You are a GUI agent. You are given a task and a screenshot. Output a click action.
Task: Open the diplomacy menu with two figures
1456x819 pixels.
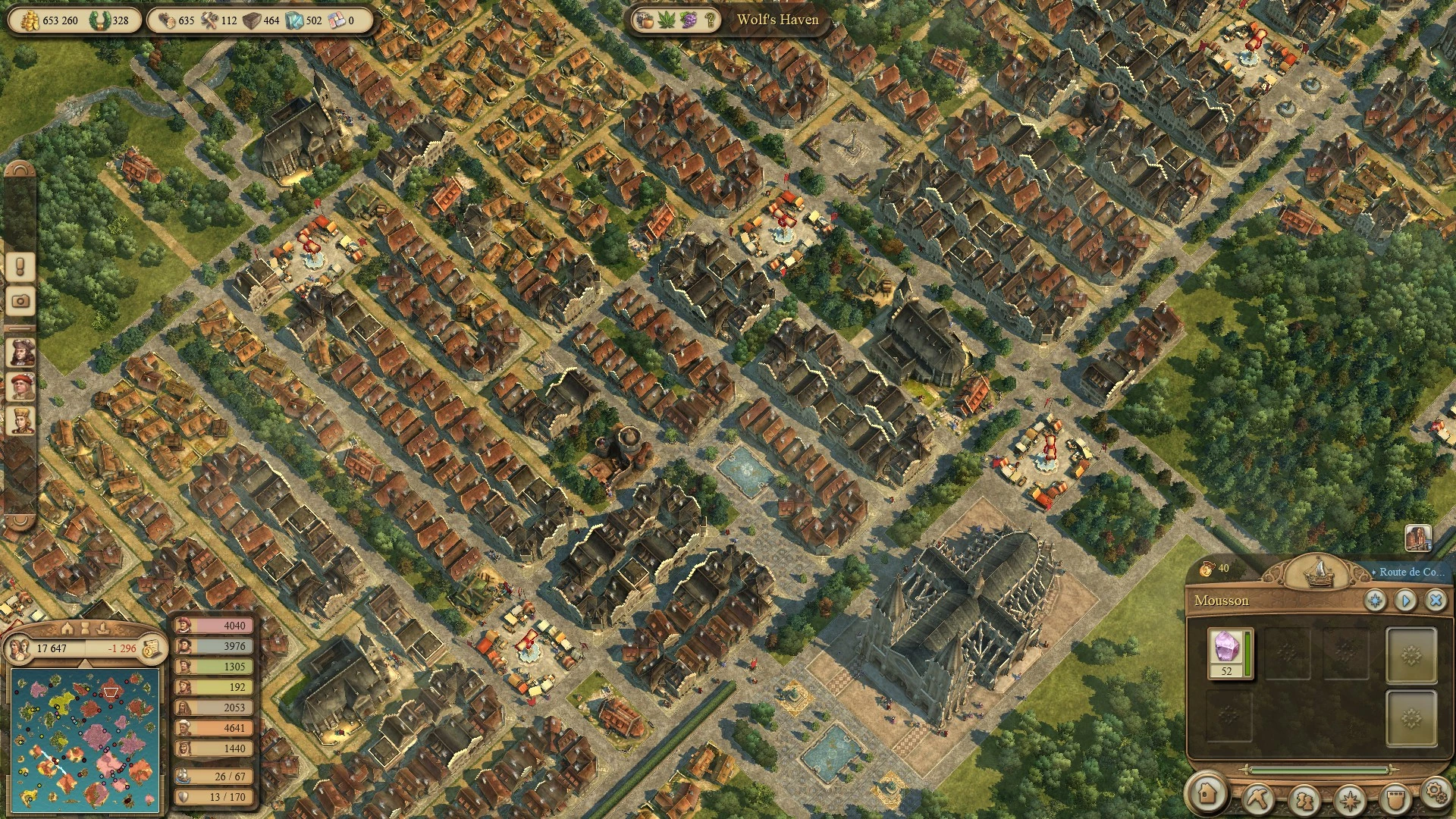pyautogui.click(x=1304, y=799)
